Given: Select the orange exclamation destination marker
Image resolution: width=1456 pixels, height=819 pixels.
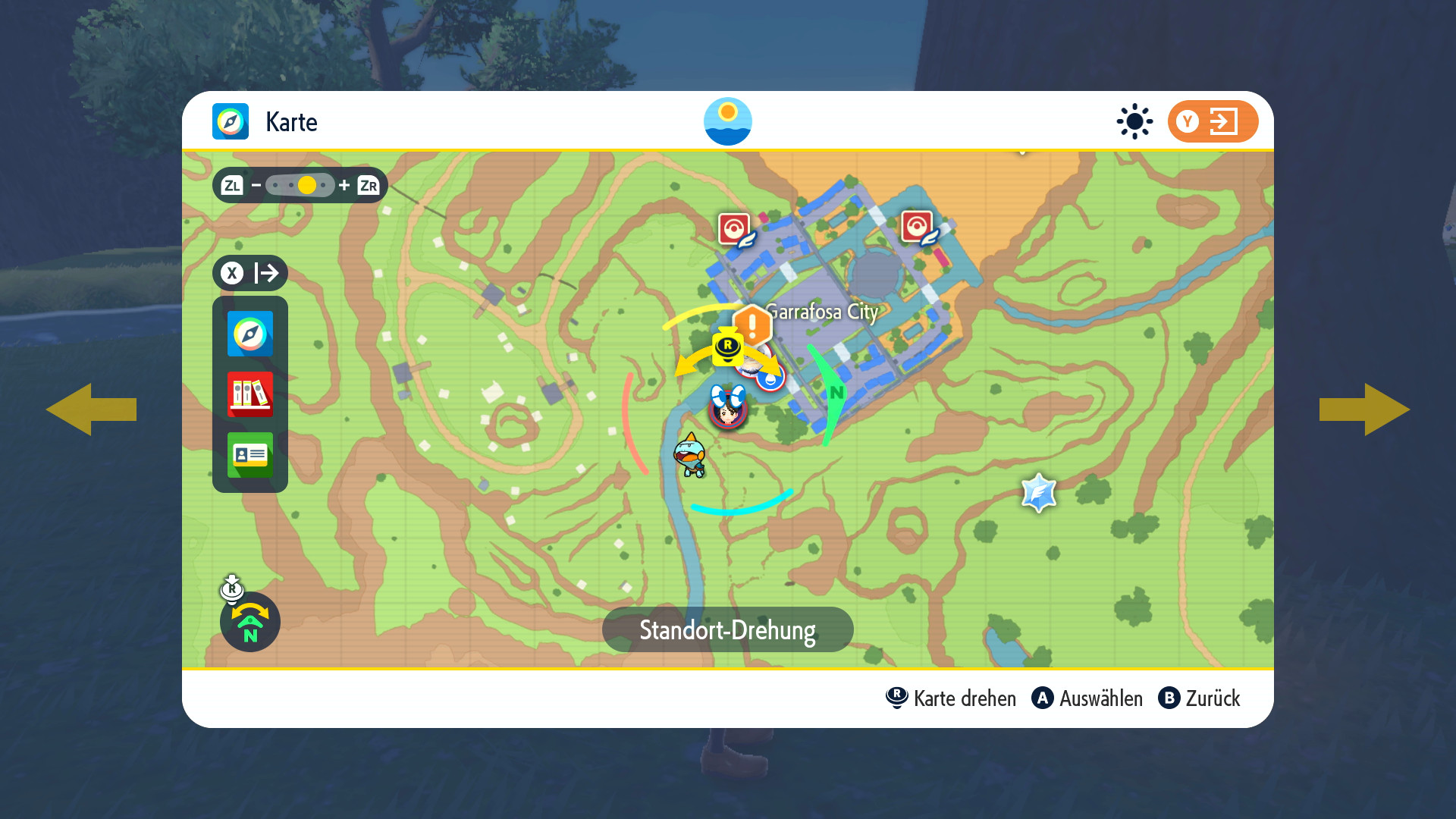Looking at the screenshot, I should pos(752,326).
